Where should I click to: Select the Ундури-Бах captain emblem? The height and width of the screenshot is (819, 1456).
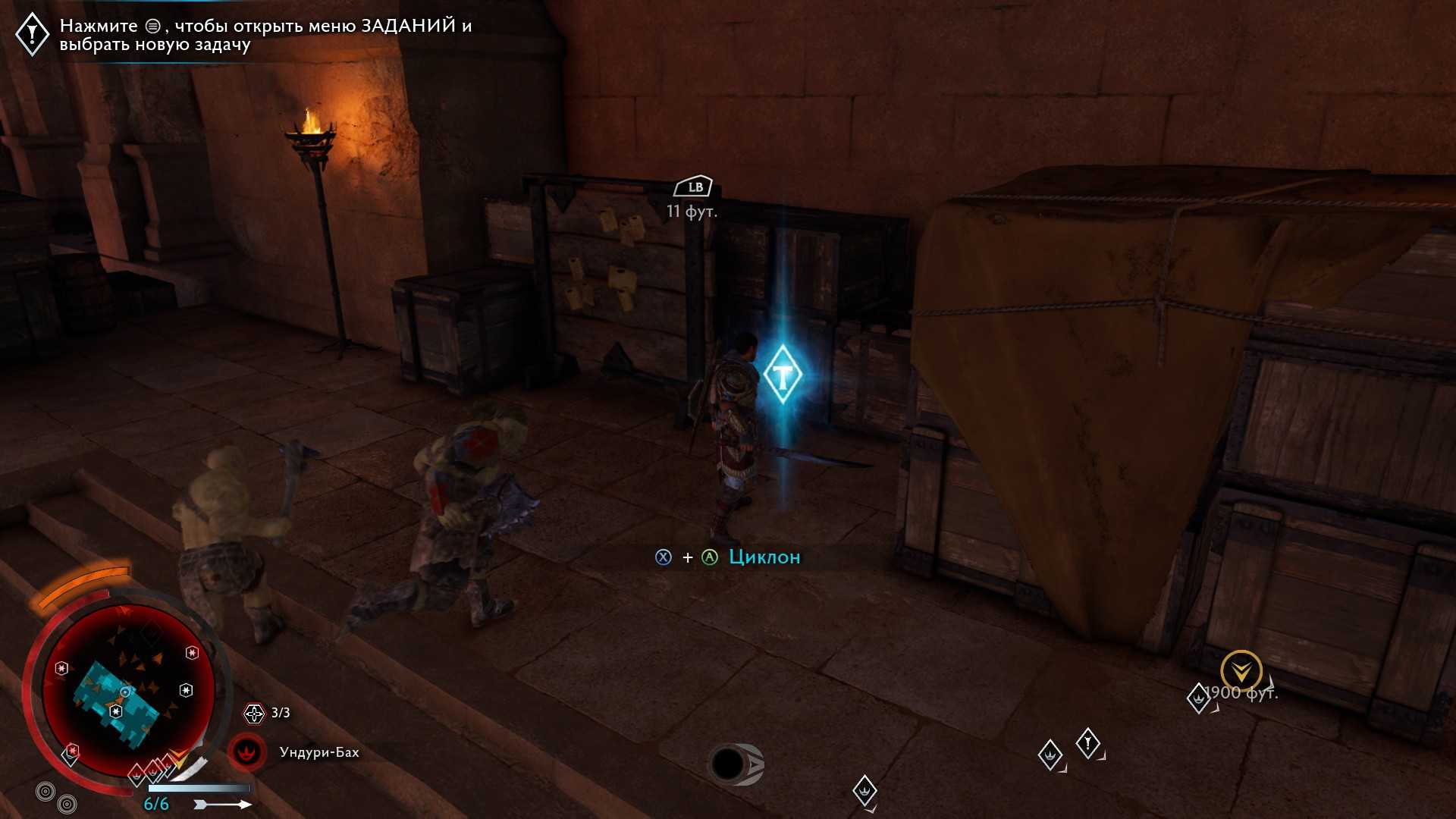(246, 752)
